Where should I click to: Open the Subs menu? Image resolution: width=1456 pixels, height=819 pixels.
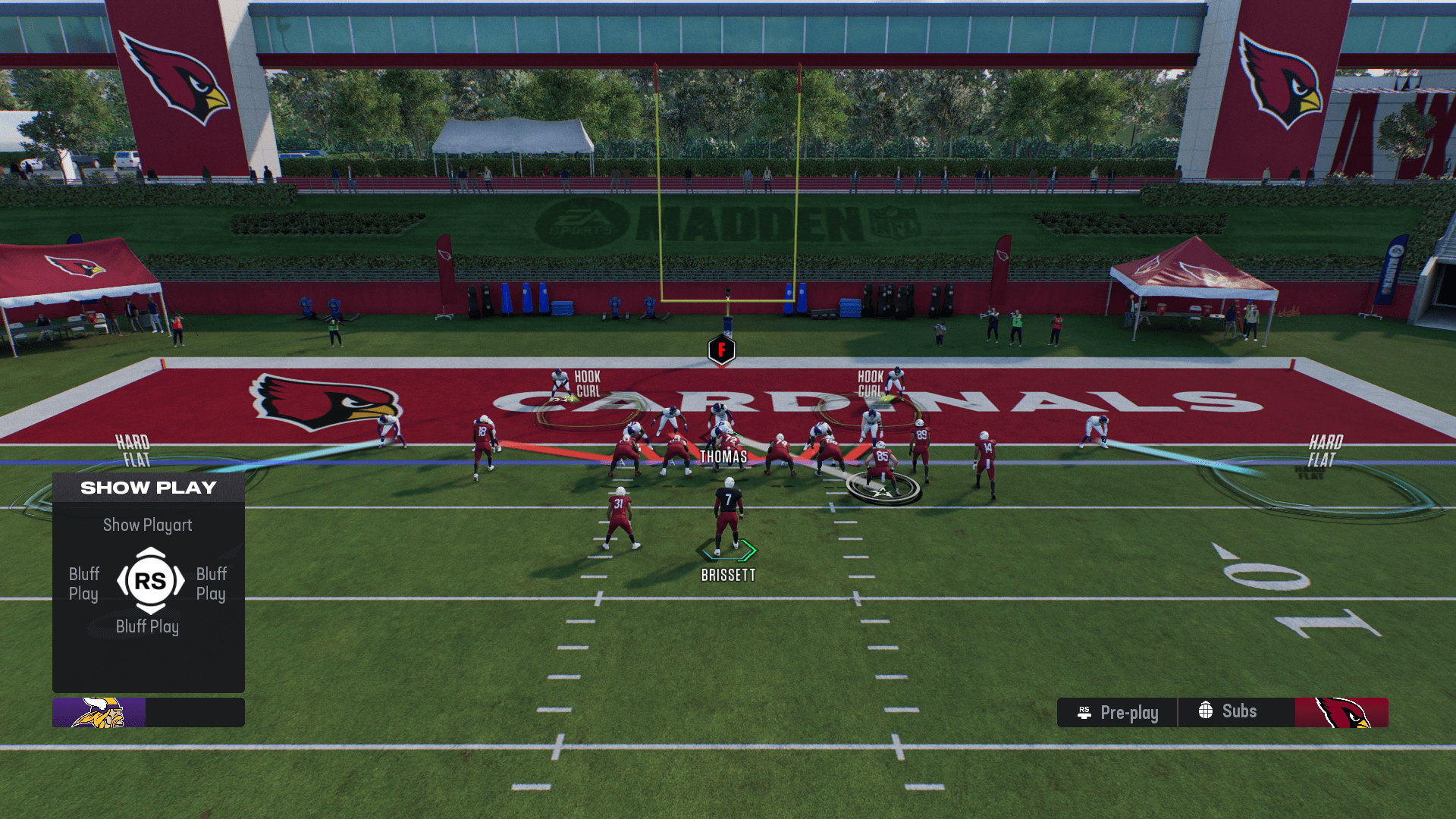coord(1228,711)
